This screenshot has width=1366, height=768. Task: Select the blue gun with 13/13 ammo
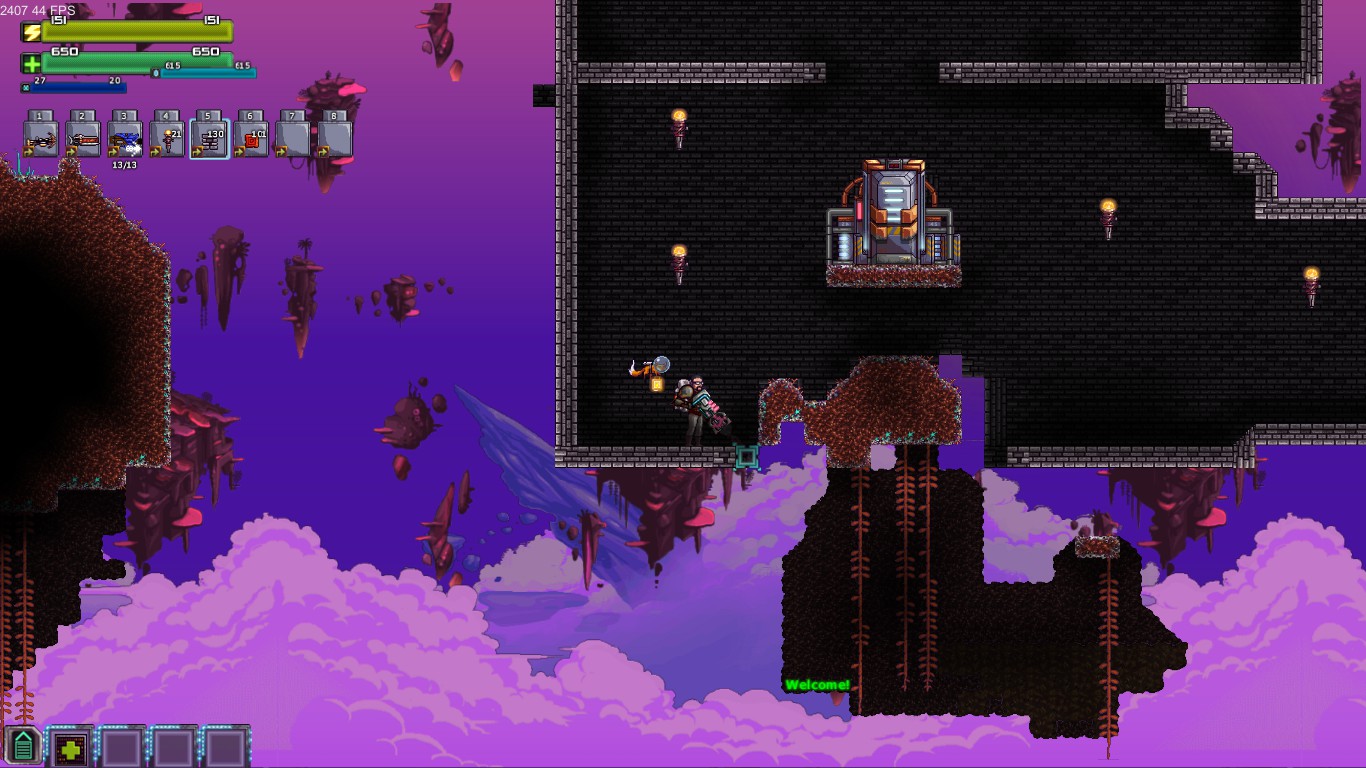125,139
